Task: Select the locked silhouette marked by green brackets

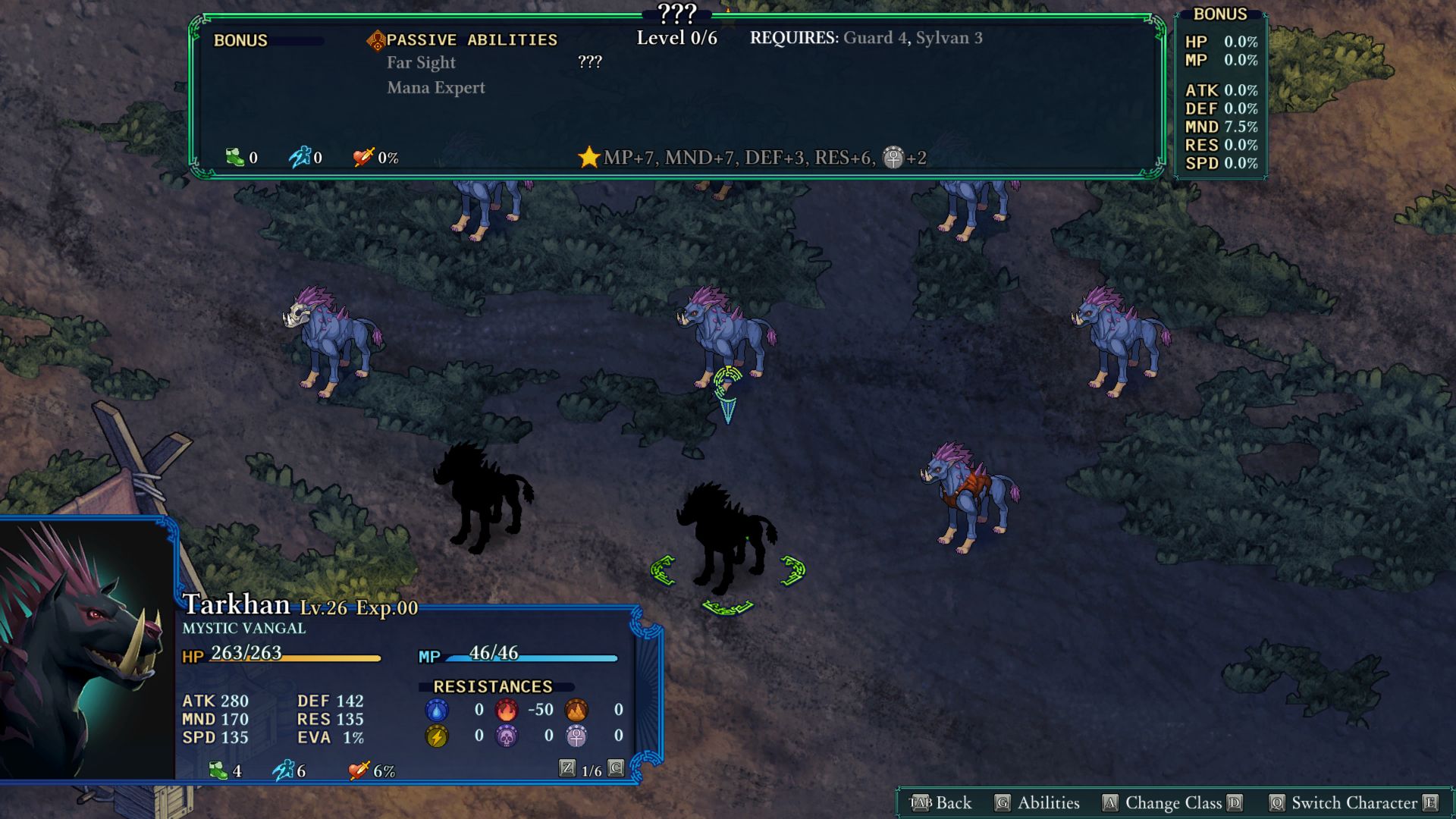Action: pos(726,538)
